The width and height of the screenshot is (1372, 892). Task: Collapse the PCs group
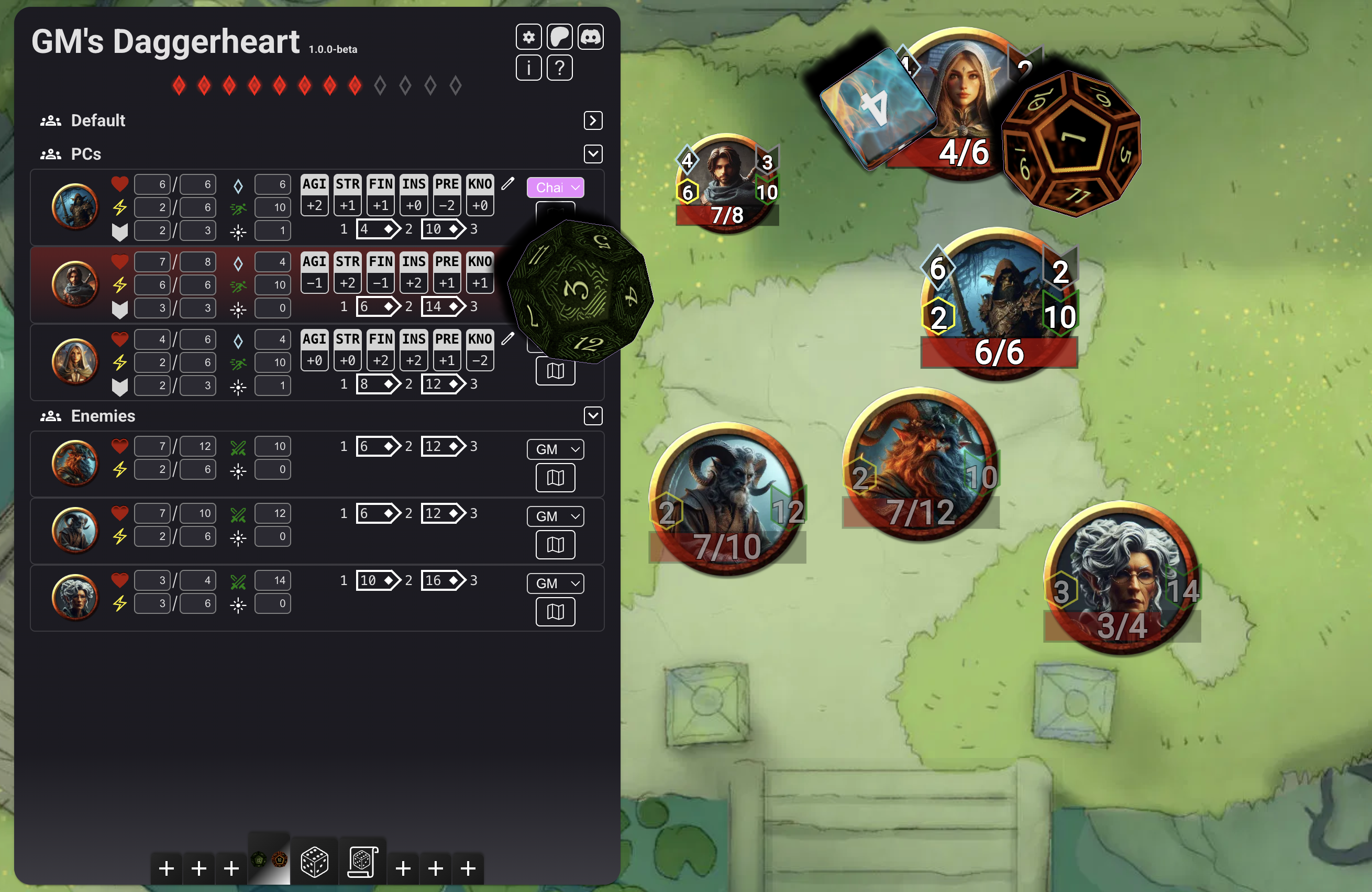coord(593,154)
